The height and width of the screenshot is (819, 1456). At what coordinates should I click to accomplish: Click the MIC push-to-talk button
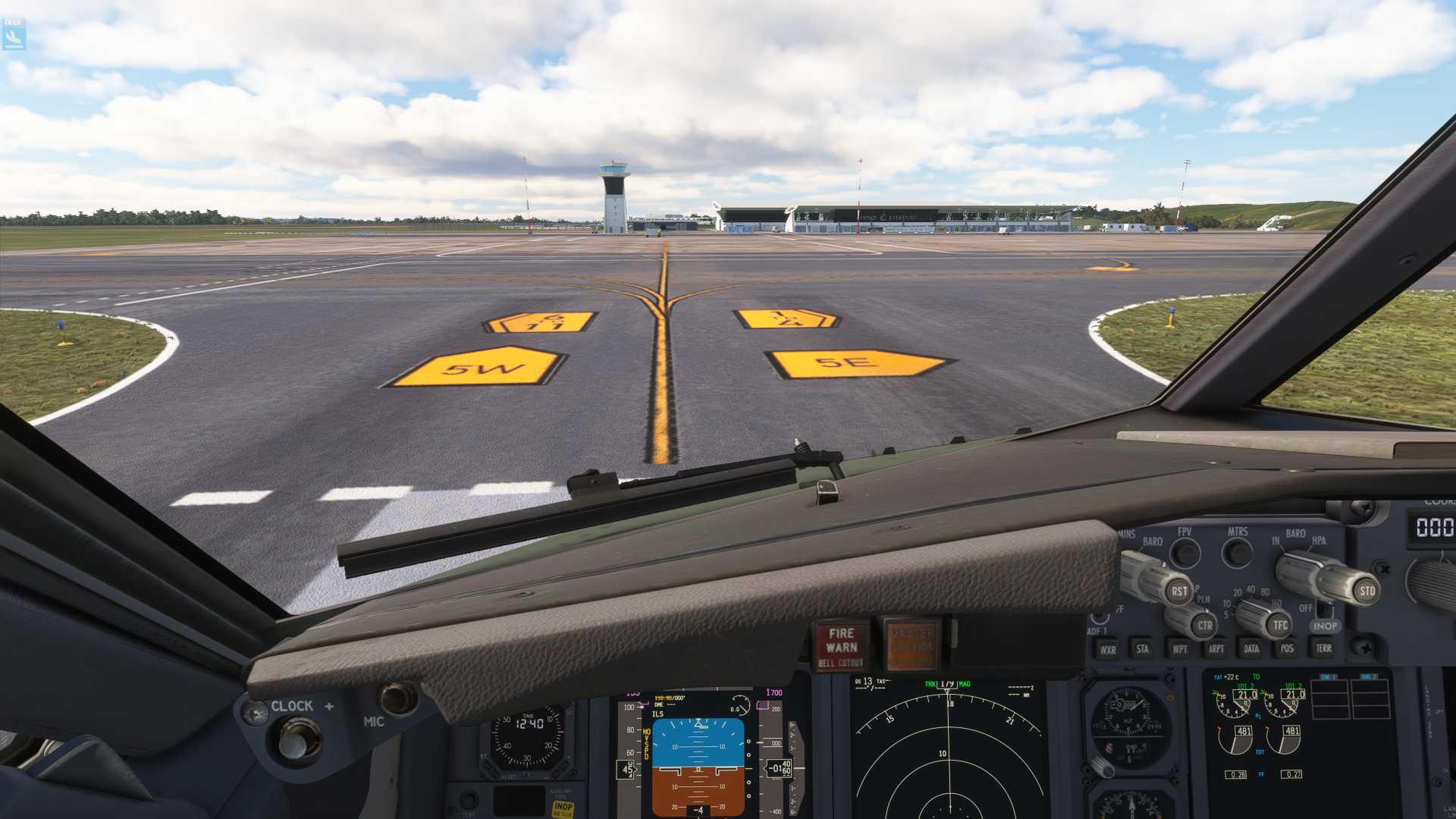(397, 698)
